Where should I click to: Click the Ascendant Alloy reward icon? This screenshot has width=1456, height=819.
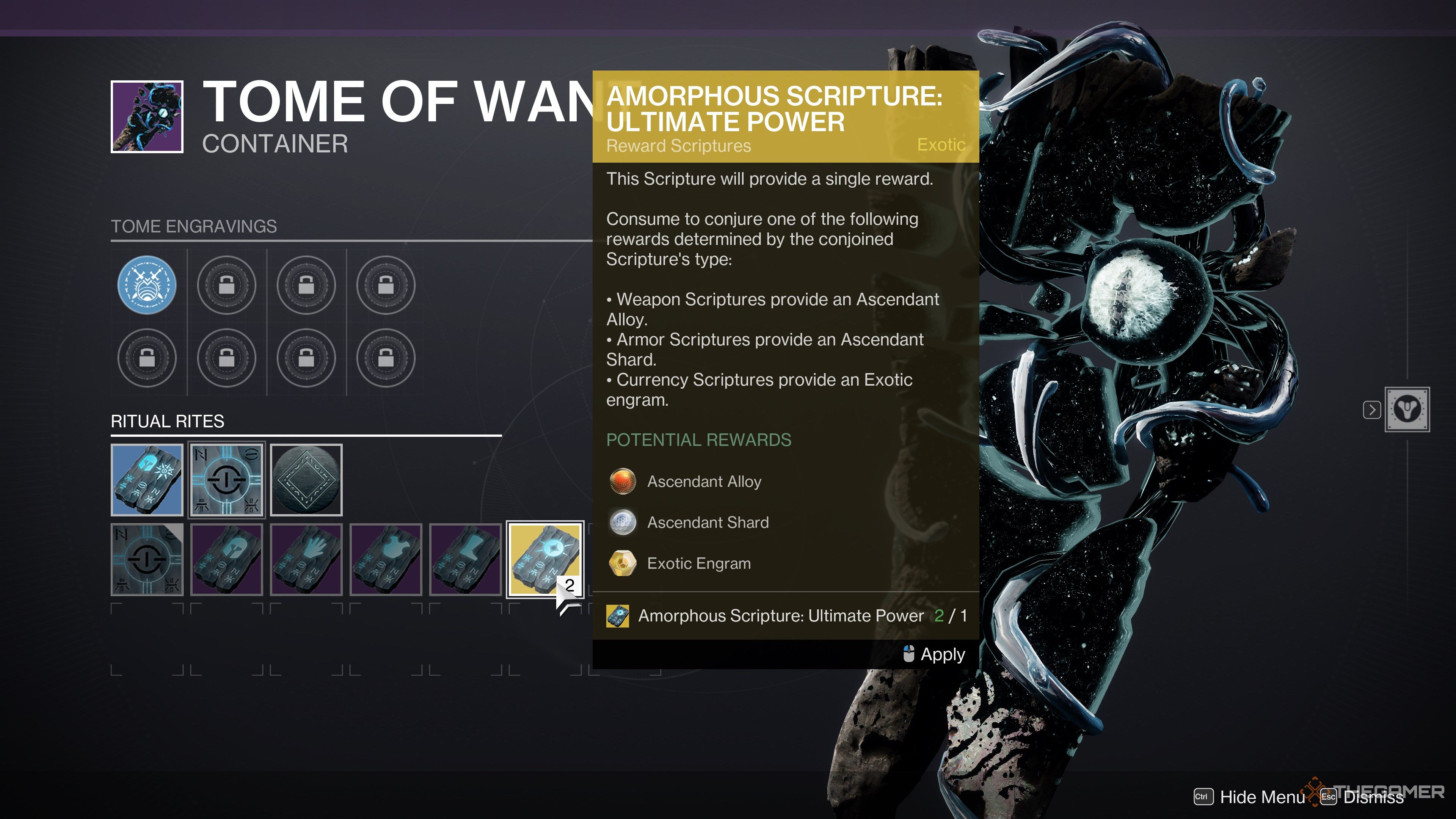pos(623,482)
